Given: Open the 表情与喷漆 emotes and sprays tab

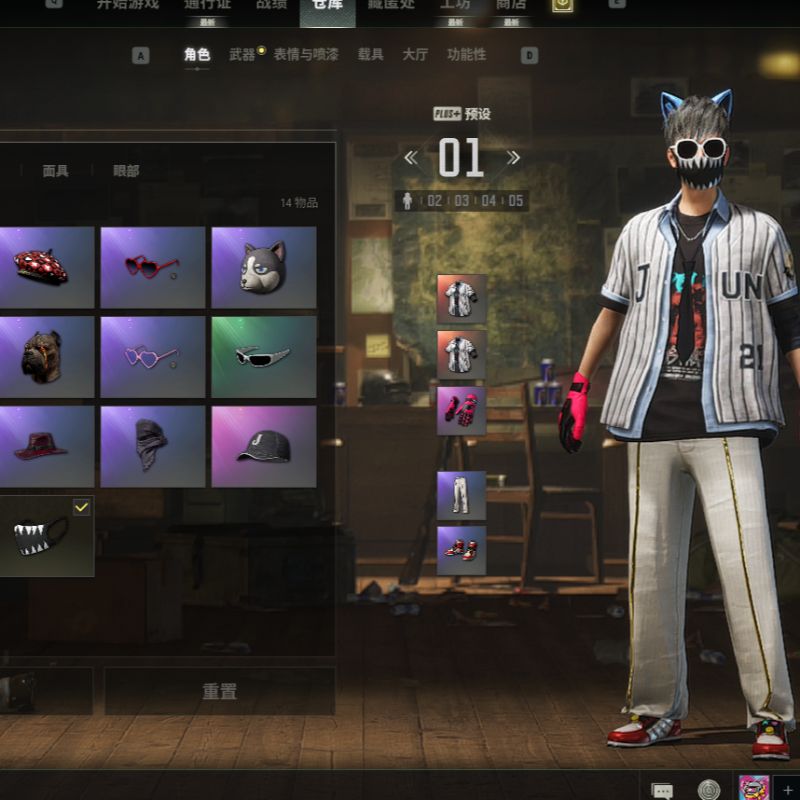Looking at the screenshot, I should pyautogui.click(x=305, y=55).
